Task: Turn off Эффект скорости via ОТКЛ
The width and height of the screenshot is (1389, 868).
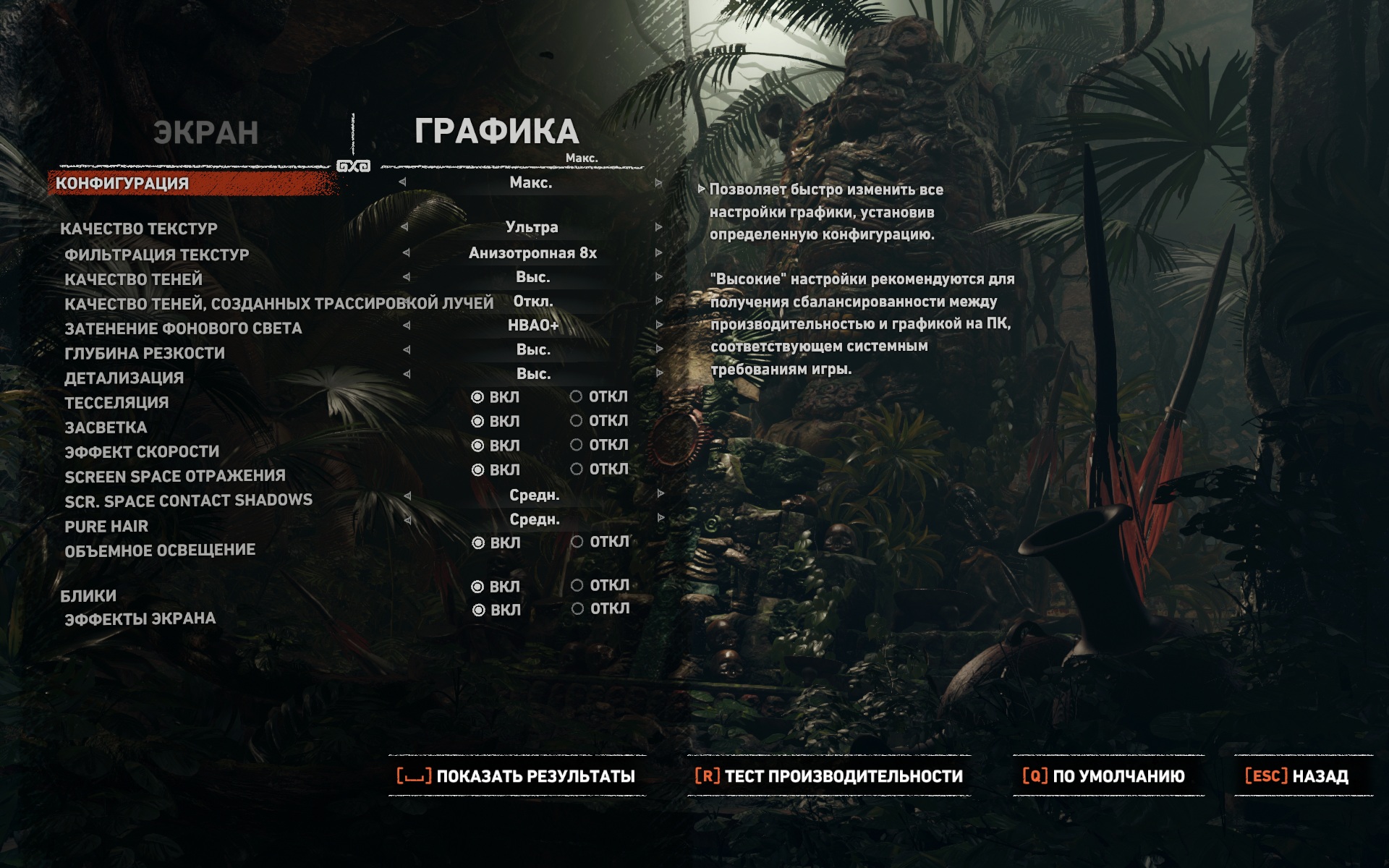Action: pyautogui.click(x=577, y=445)
